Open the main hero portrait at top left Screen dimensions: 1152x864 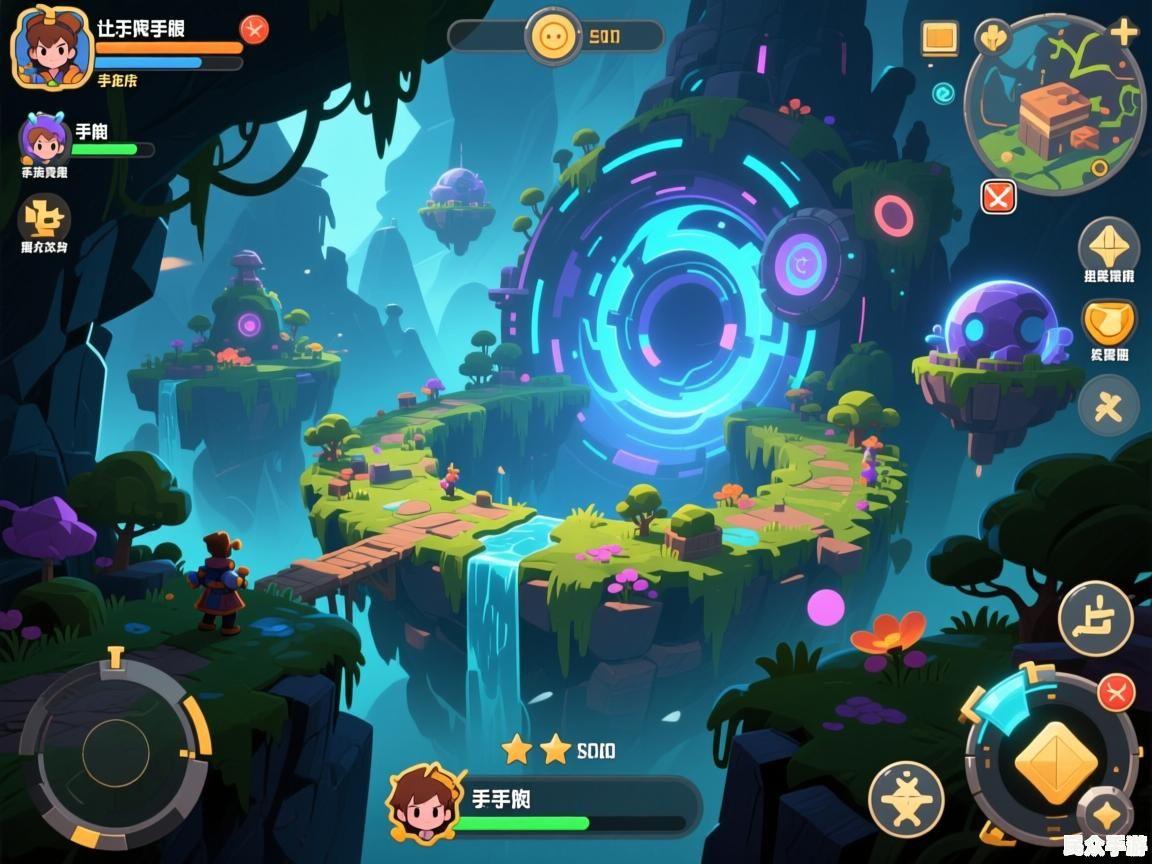(50, 45)
